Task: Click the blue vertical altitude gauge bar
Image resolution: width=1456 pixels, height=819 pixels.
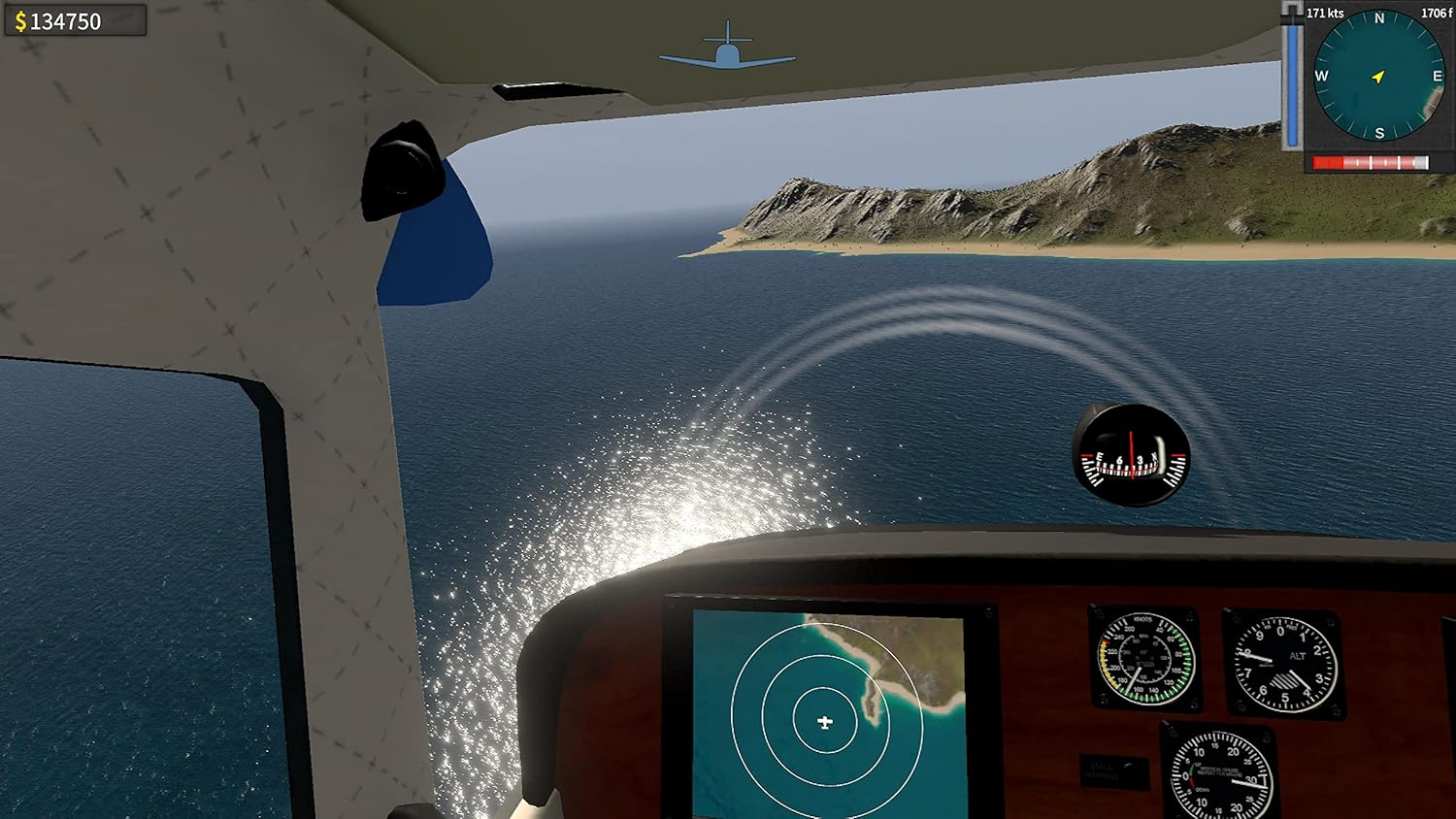Action: tap(1293, 82)
